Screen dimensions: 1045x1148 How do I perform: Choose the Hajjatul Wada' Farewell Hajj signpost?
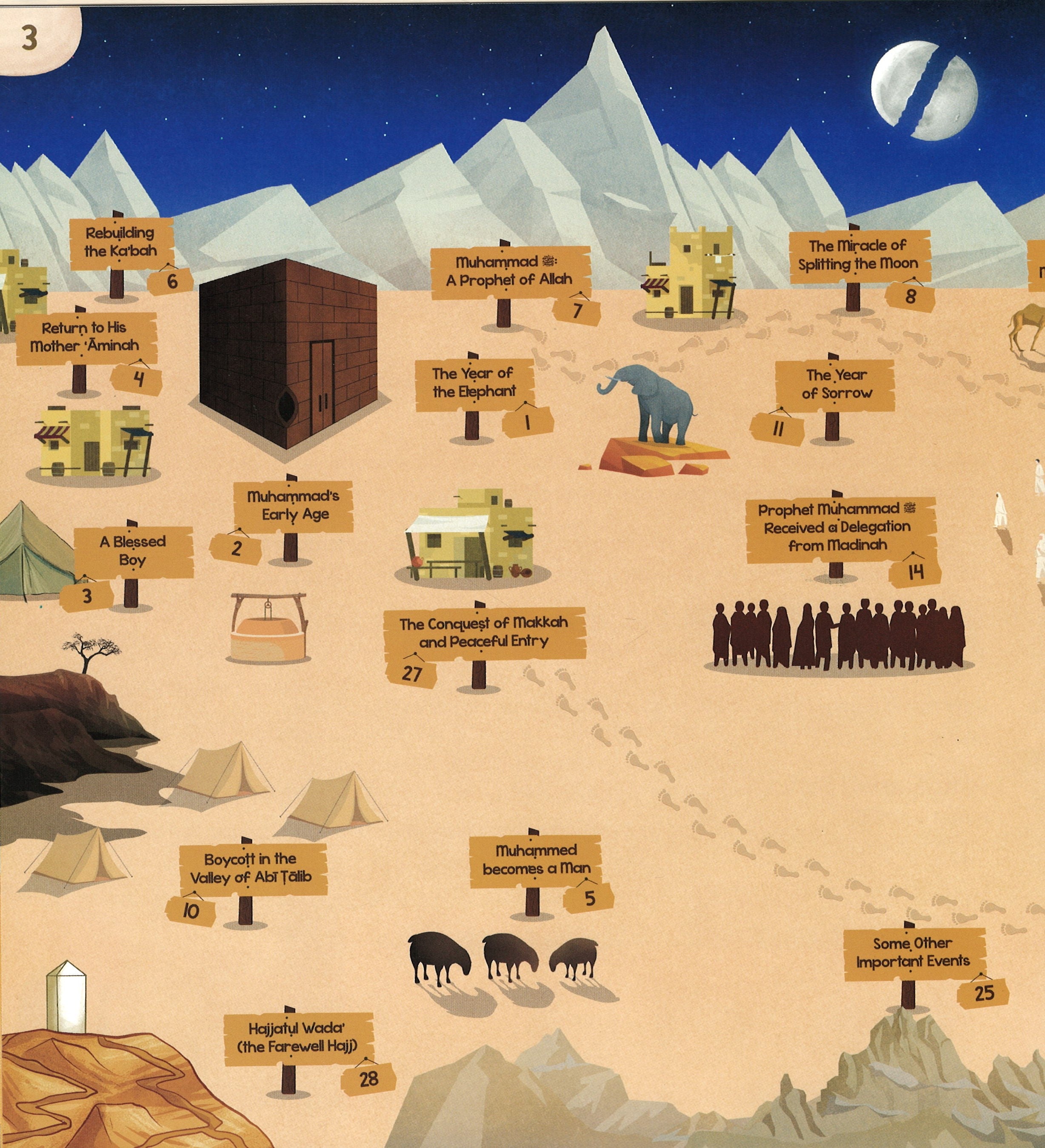pyautogui.click(x=297, y=1038)
